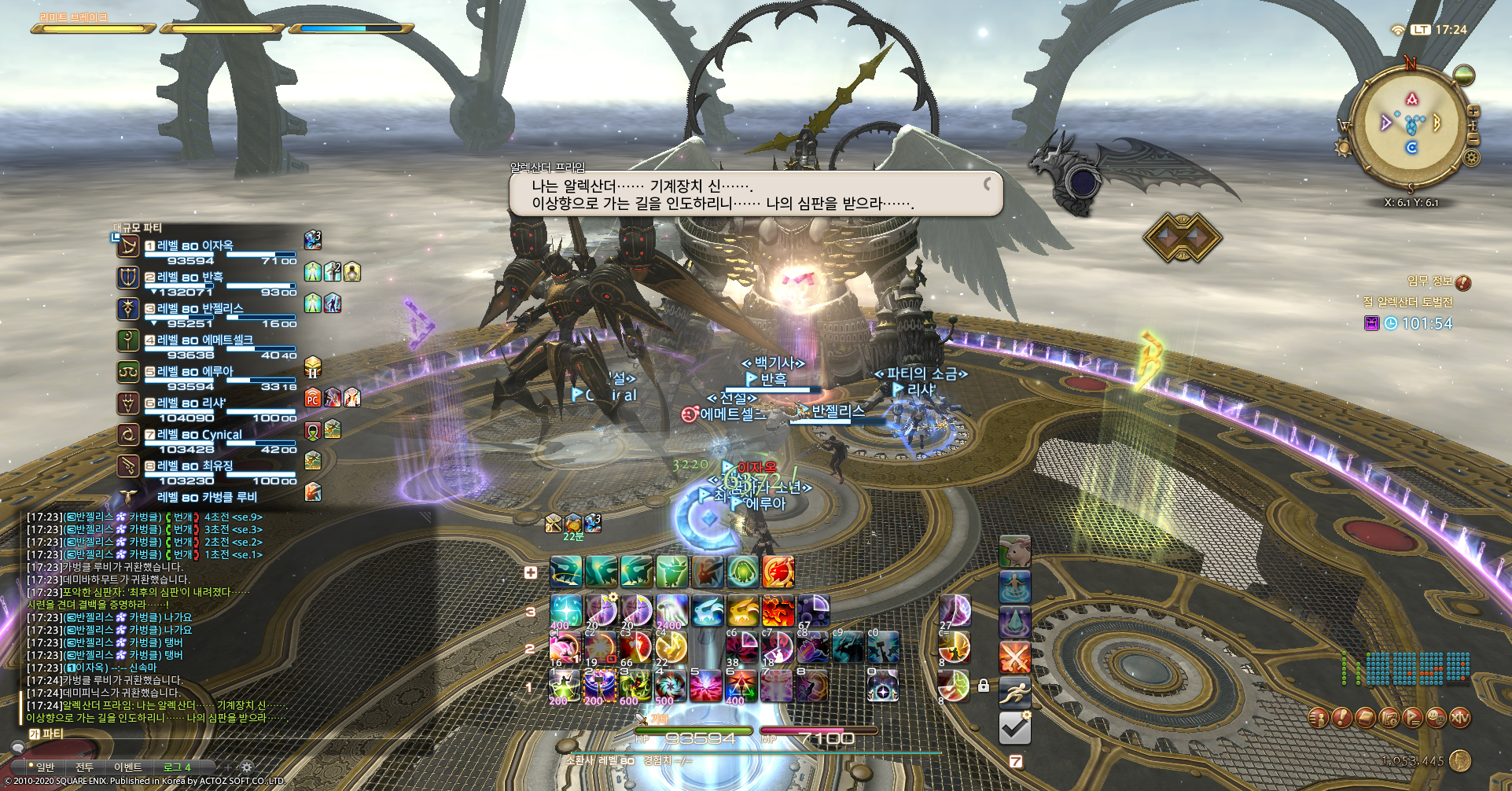Select party member 반흑 in the party list
This screenshot has height=791, width=1512.
pyautogui.click(x=185, y=278)
